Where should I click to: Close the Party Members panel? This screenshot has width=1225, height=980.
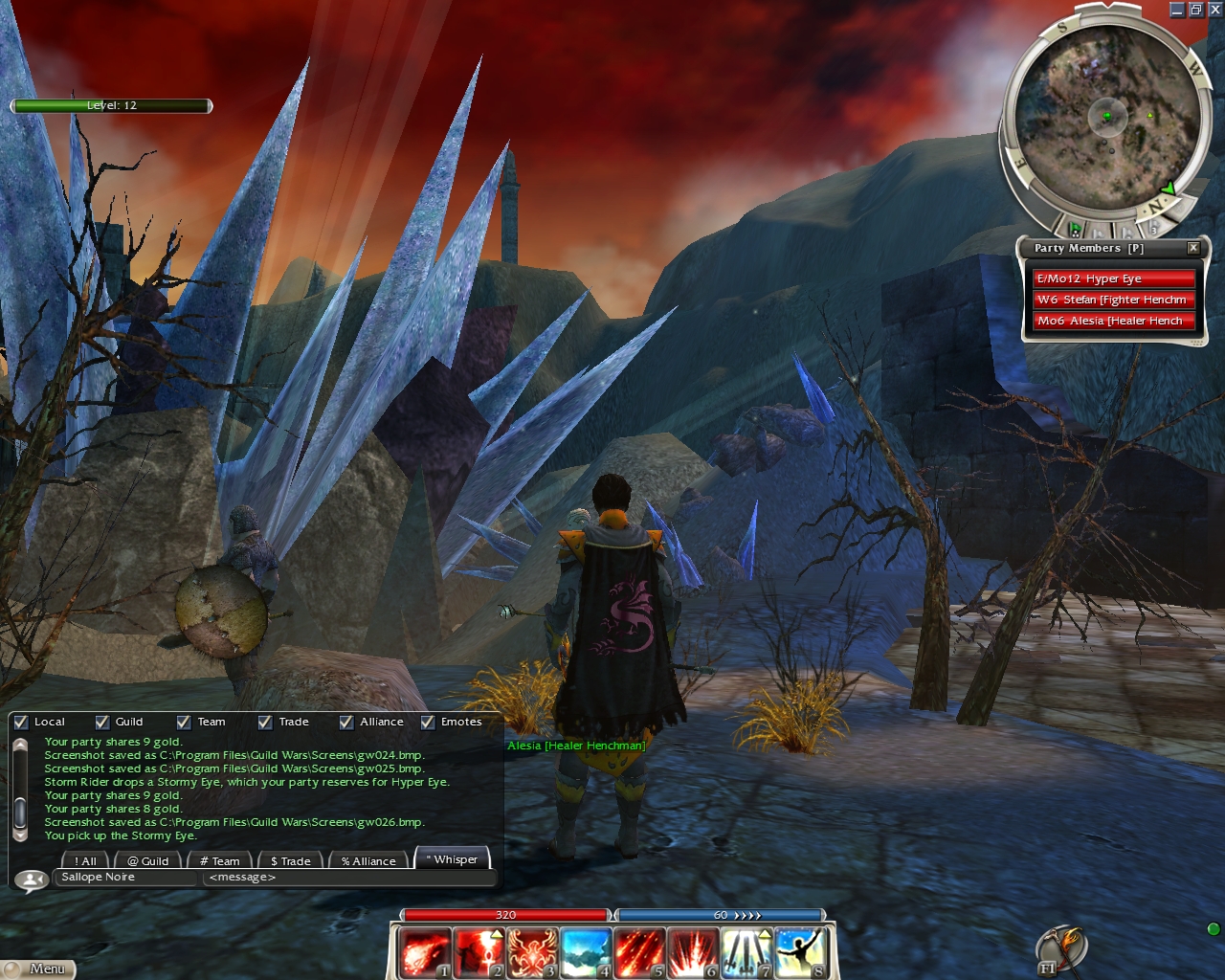1193,248
